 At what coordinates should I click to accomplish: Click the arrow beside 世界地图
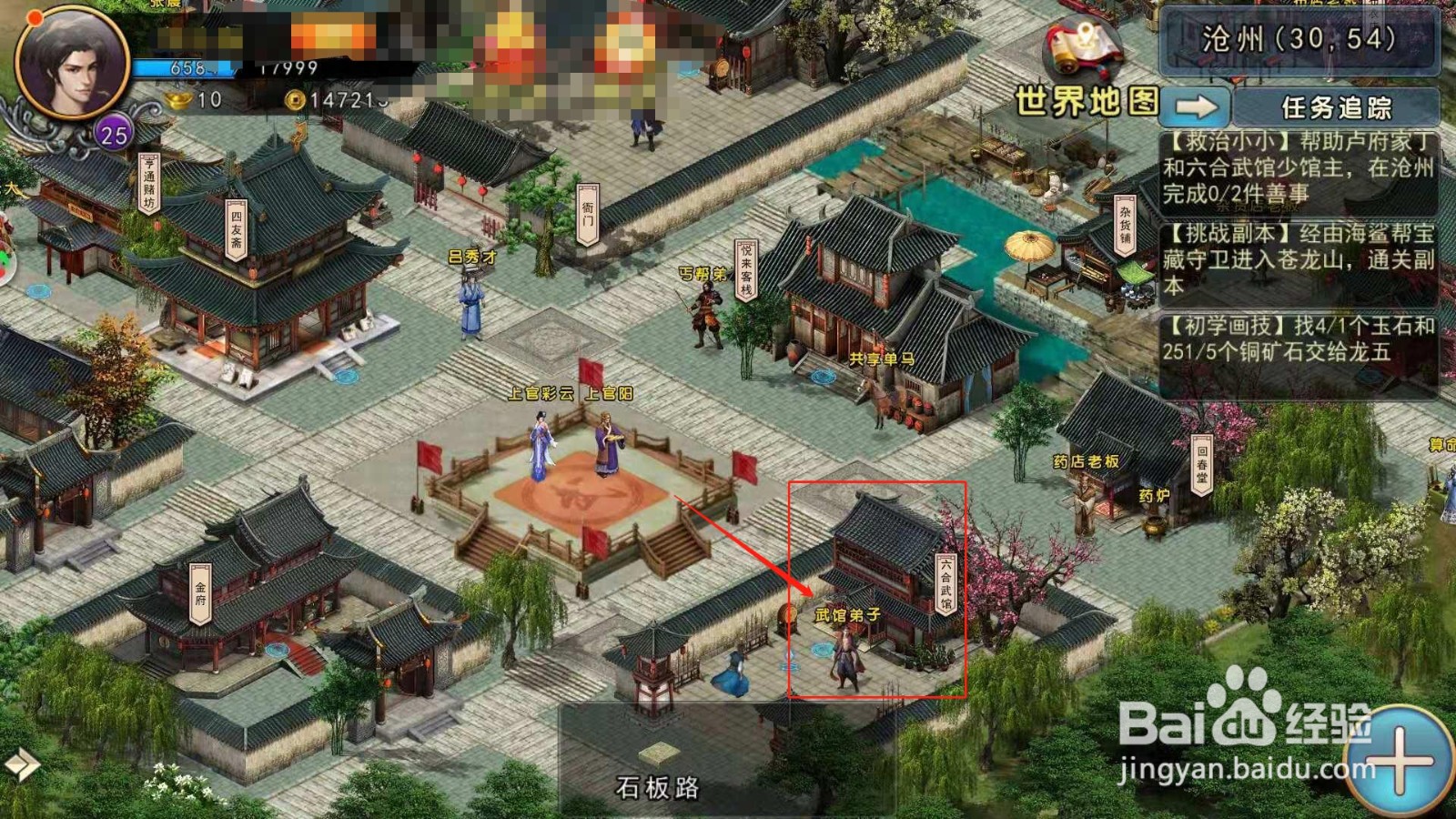click(1197, 106)
